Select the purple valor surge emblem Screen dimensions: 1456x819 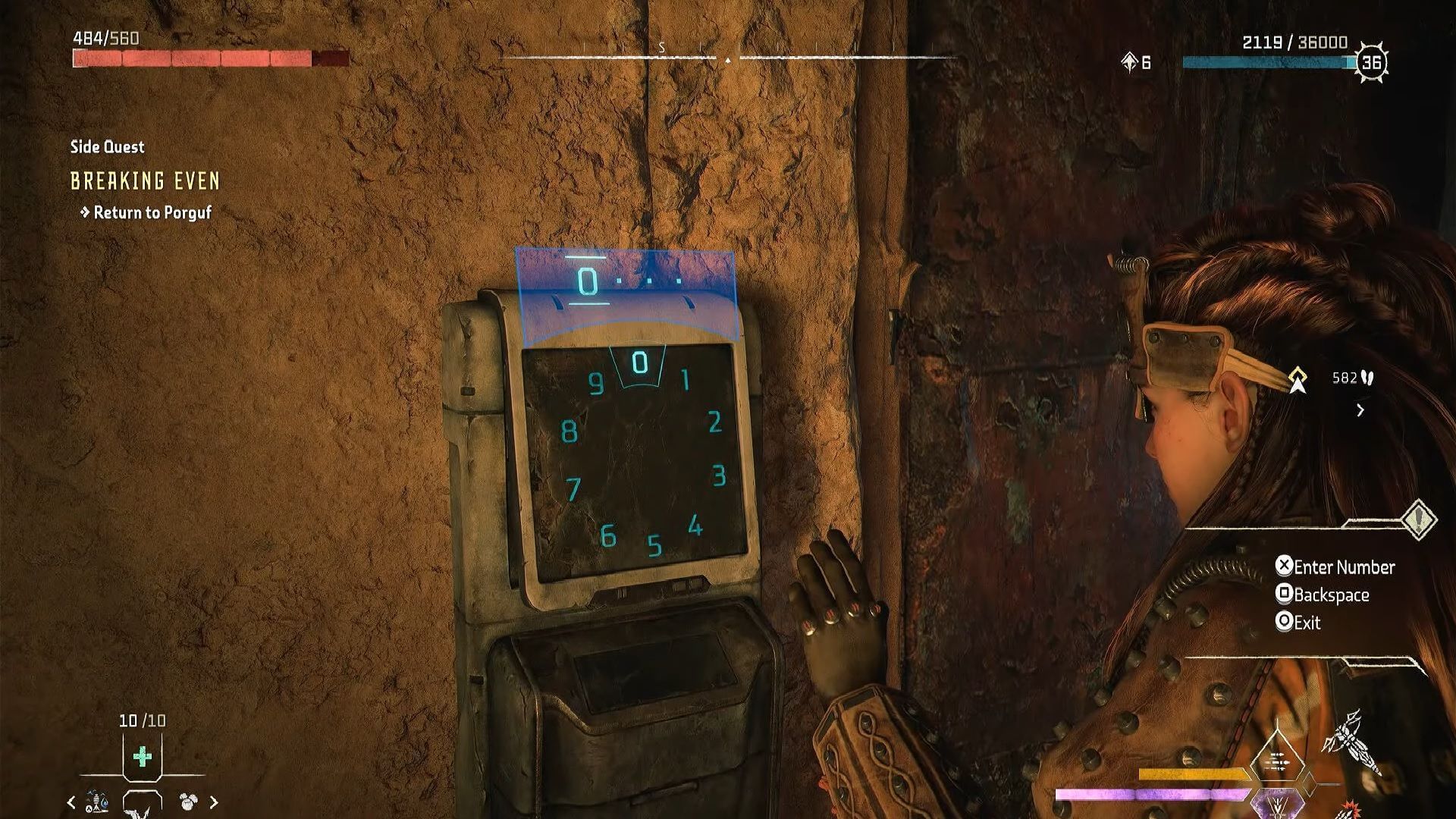1276,804
